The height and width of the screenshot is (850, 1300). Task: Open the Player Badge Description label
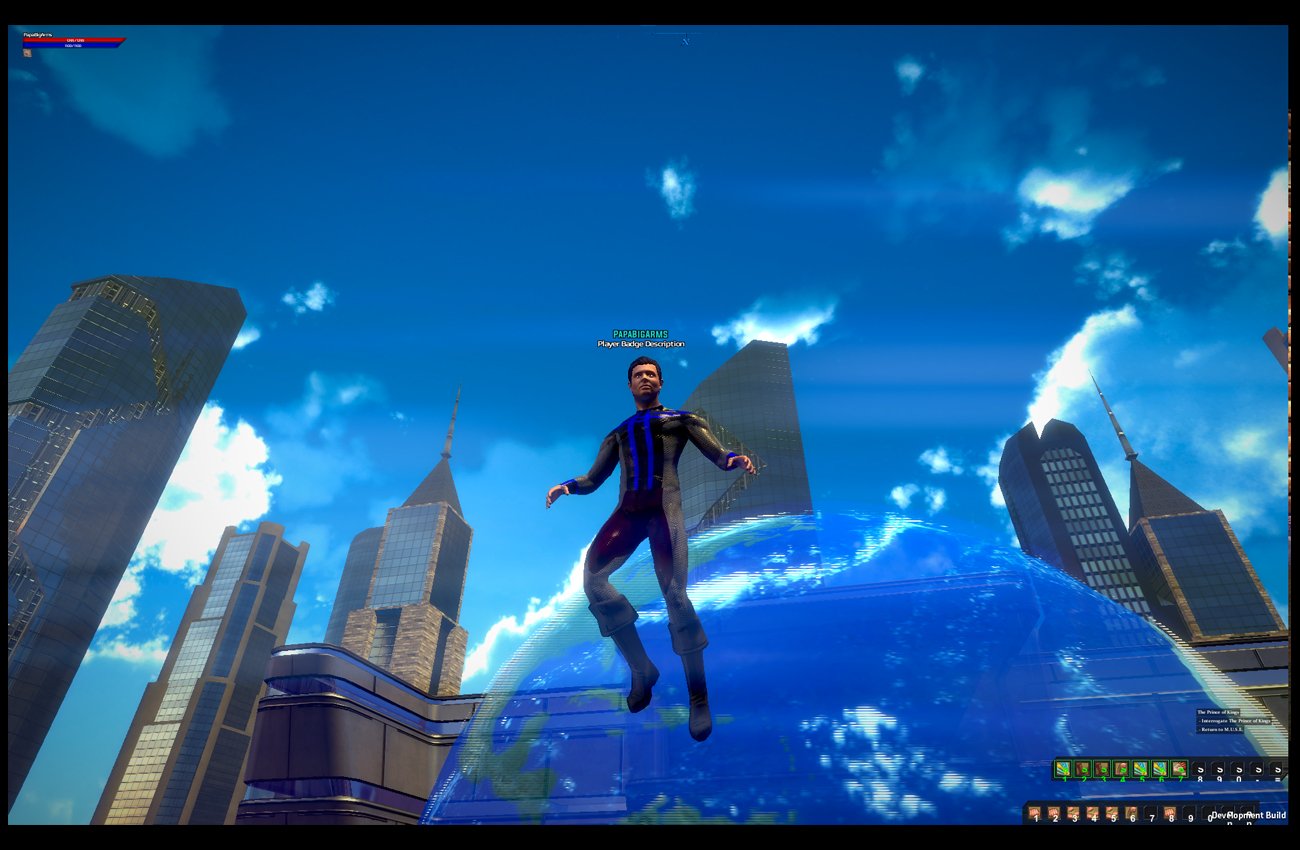(x=640, y=343)
